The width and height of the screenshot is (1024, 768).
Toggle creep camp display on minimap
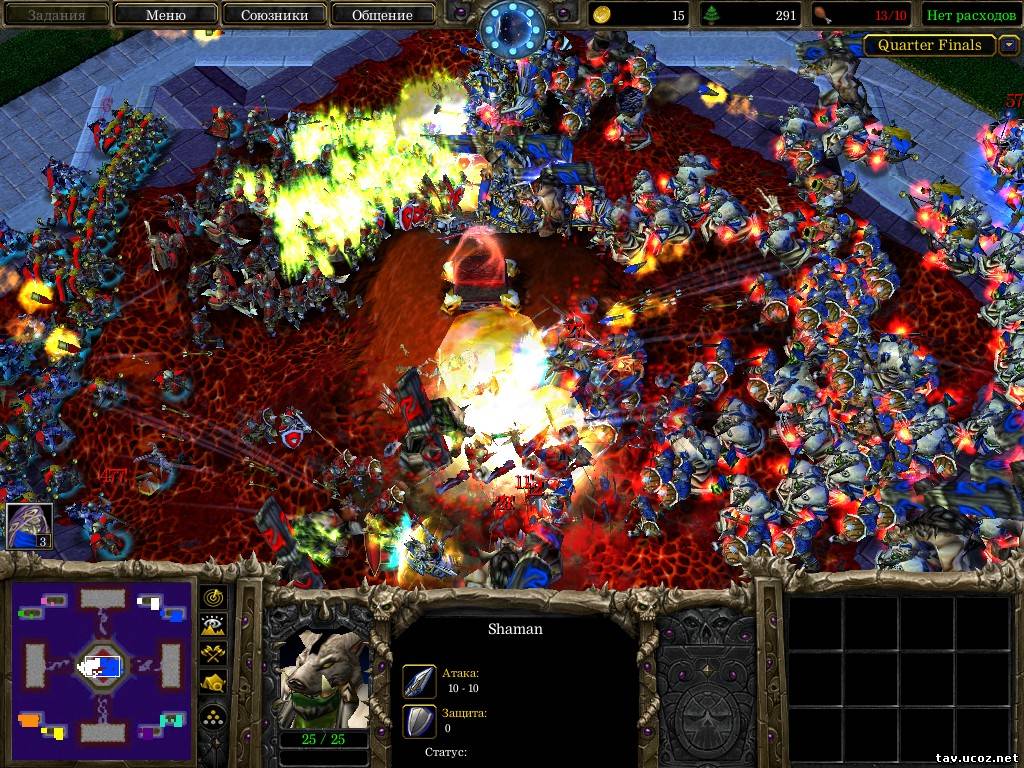[214, 683]
